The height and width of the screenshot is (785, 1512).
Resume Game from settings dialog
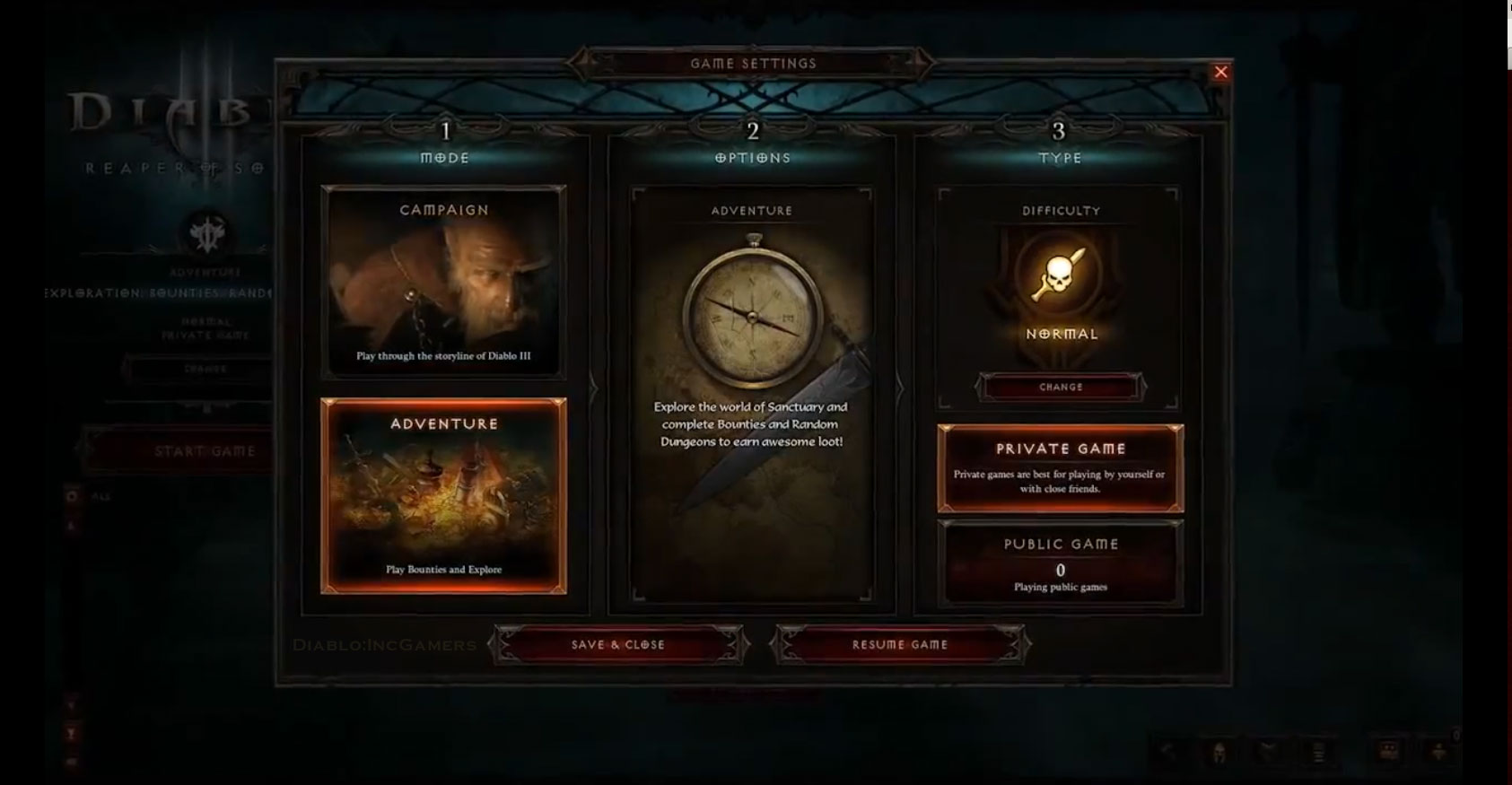(900, 644)
